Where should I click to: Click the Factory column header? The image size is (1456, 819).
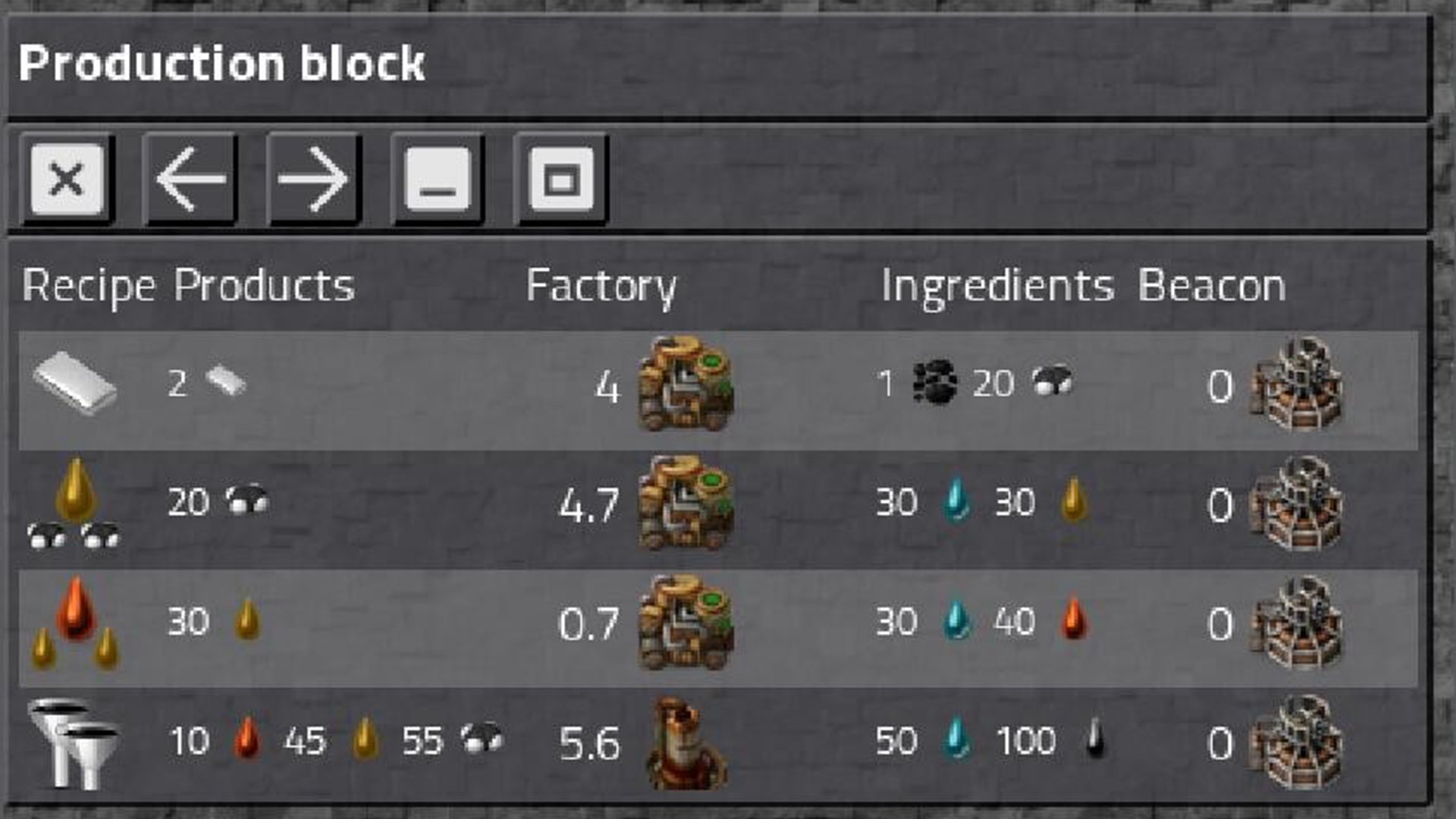(x=603, y=286)
